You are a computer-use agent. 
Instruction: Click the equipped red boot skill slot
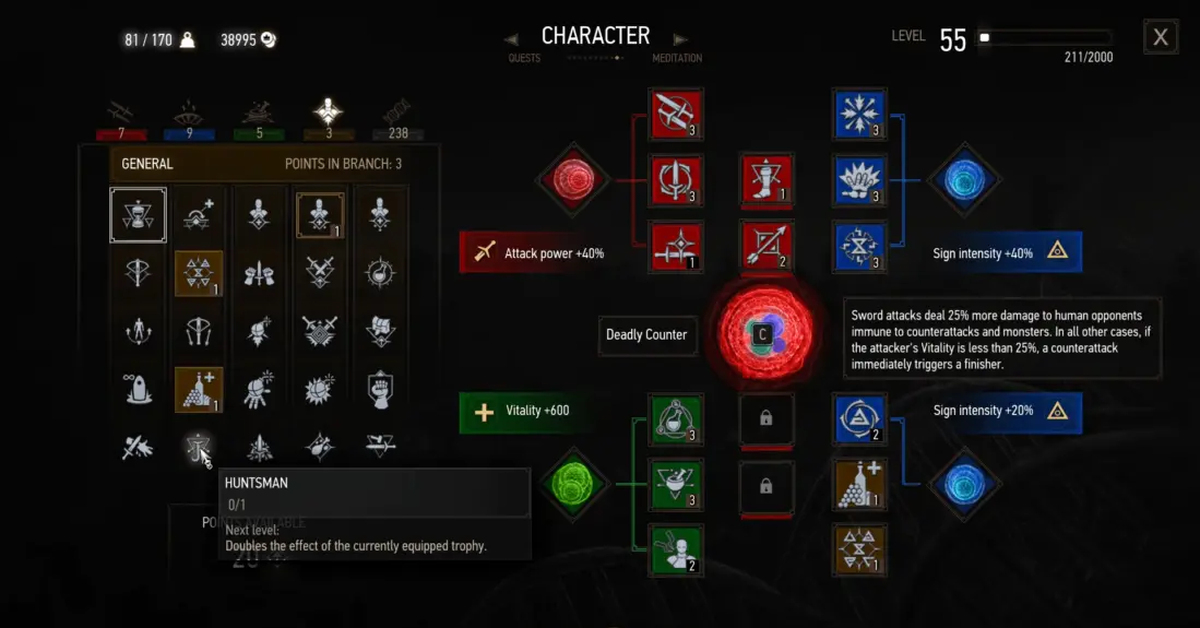click(767, 181)
